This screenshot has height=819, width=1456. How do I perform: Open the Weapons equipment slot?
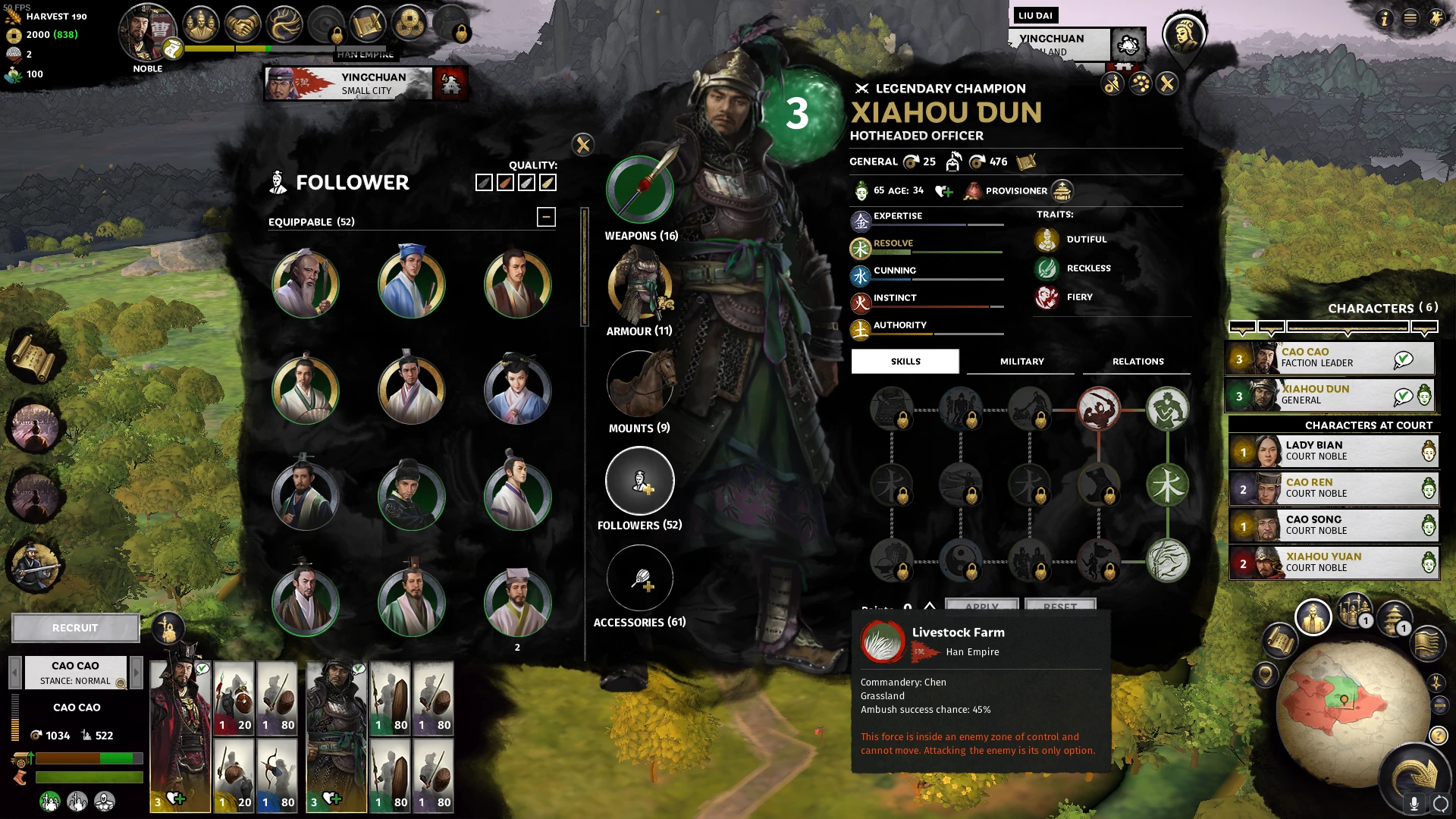point(640,190)
